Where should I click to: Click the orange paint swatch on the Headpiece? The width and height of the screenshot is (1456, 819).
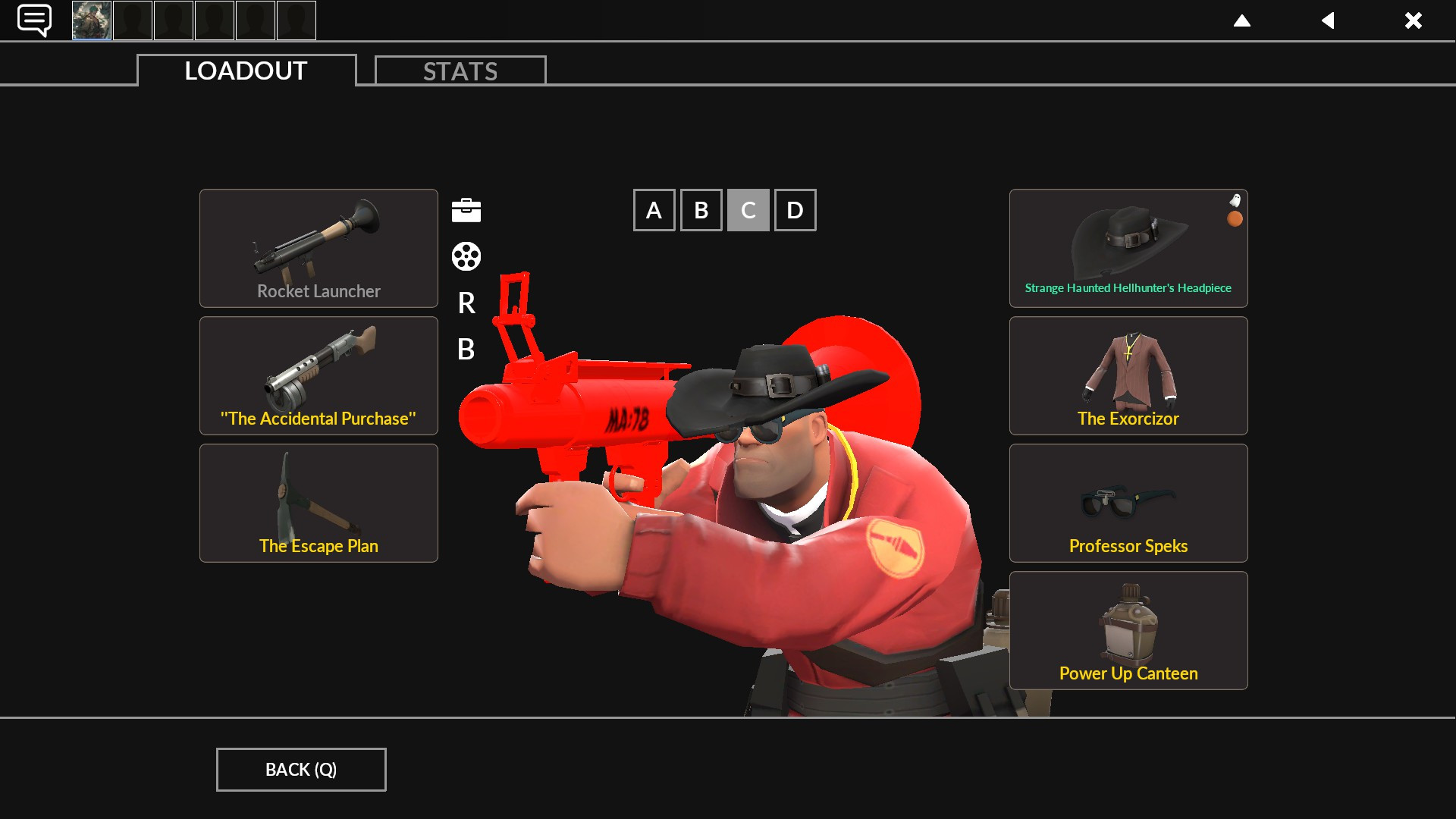1234,219
